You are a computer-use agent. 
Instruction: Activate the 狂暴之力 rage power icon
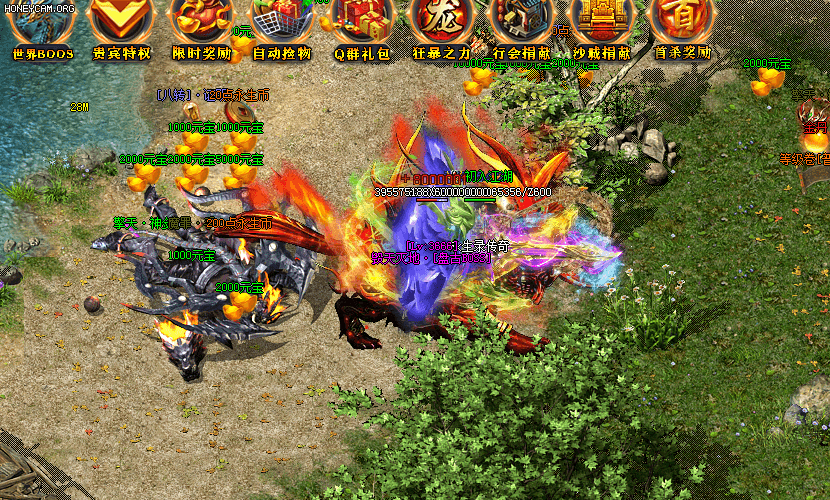point(441,24)
